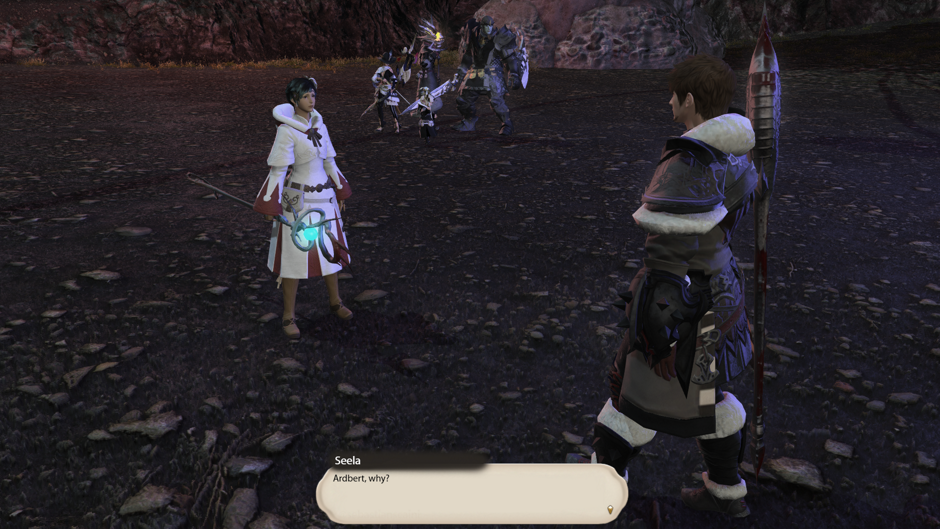Click the dialogue continue arrow indicator
This screenshot has height=529, width=940.
point(610,510)
